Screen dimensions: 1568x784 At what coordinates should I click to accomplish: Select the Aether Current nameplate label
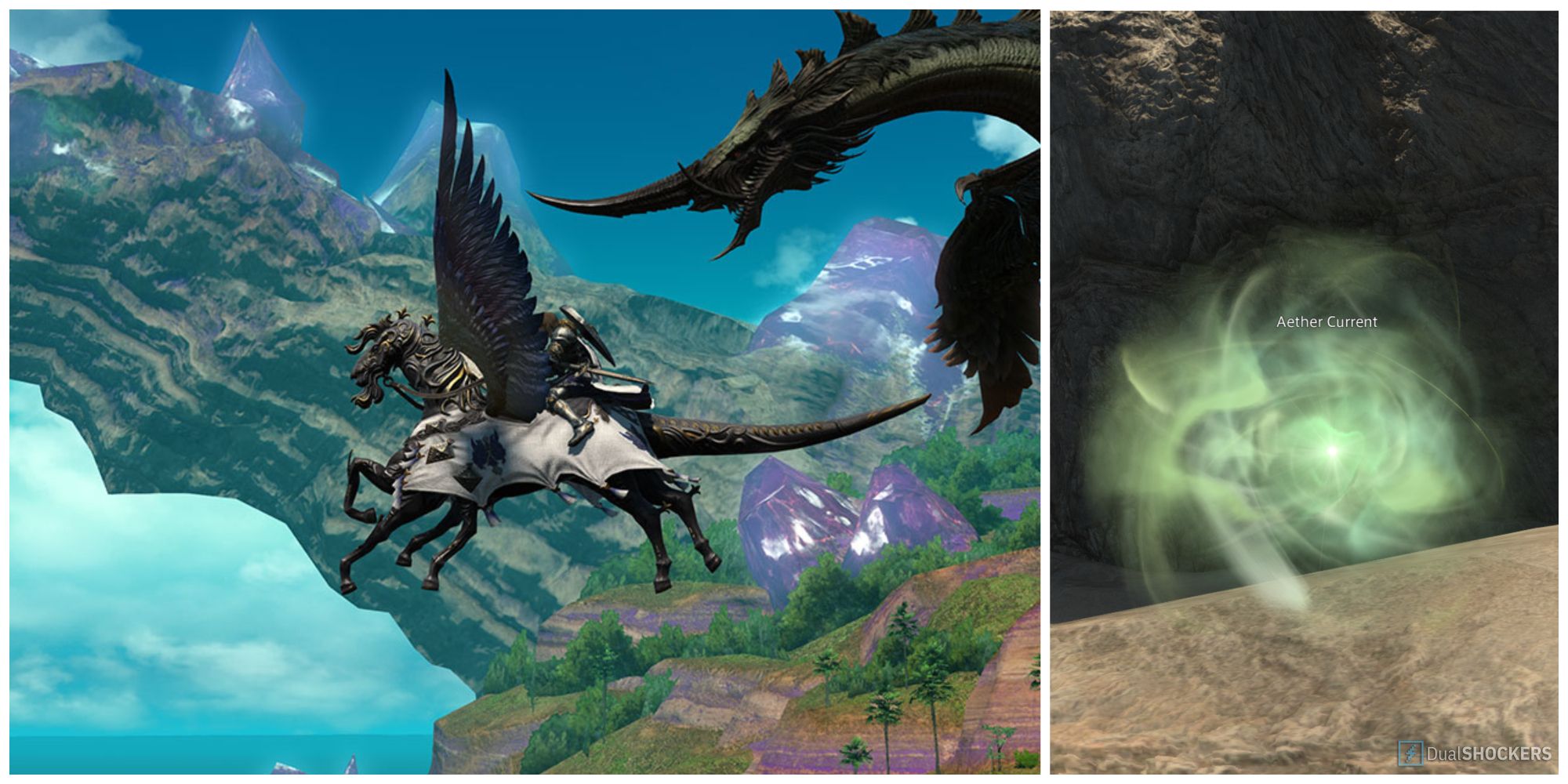(1327, 321)
